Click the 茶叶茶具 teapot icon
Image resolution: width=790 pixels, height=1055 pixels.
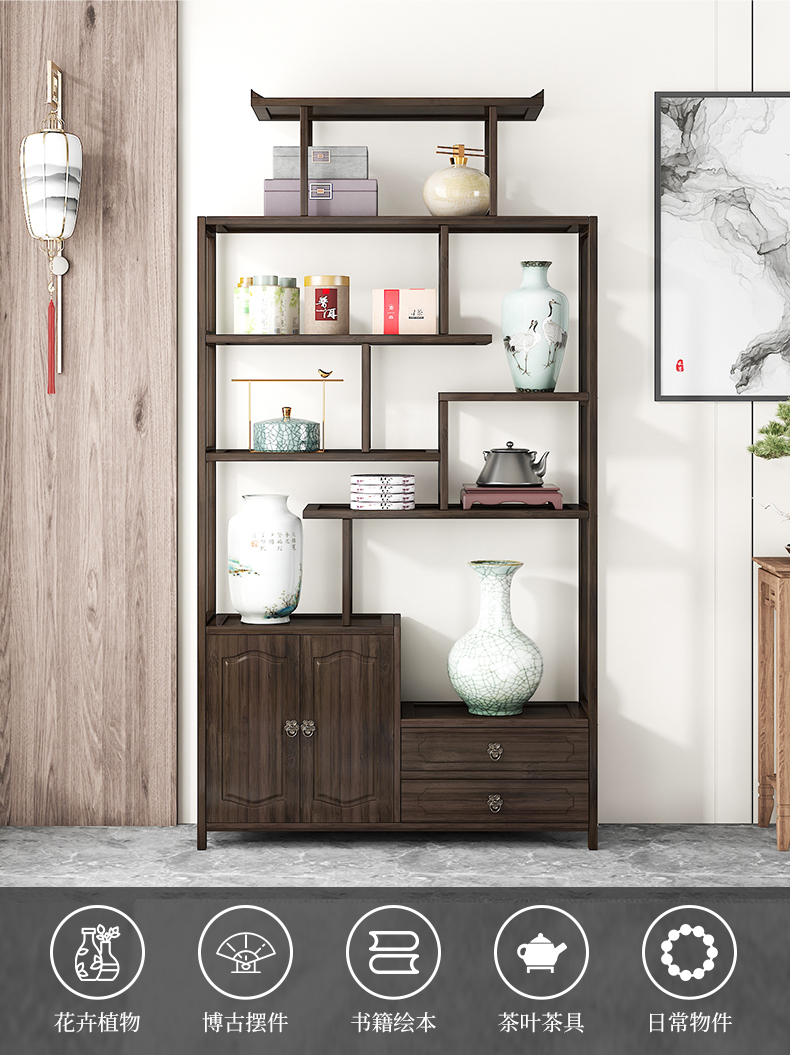tap(541, 952)
